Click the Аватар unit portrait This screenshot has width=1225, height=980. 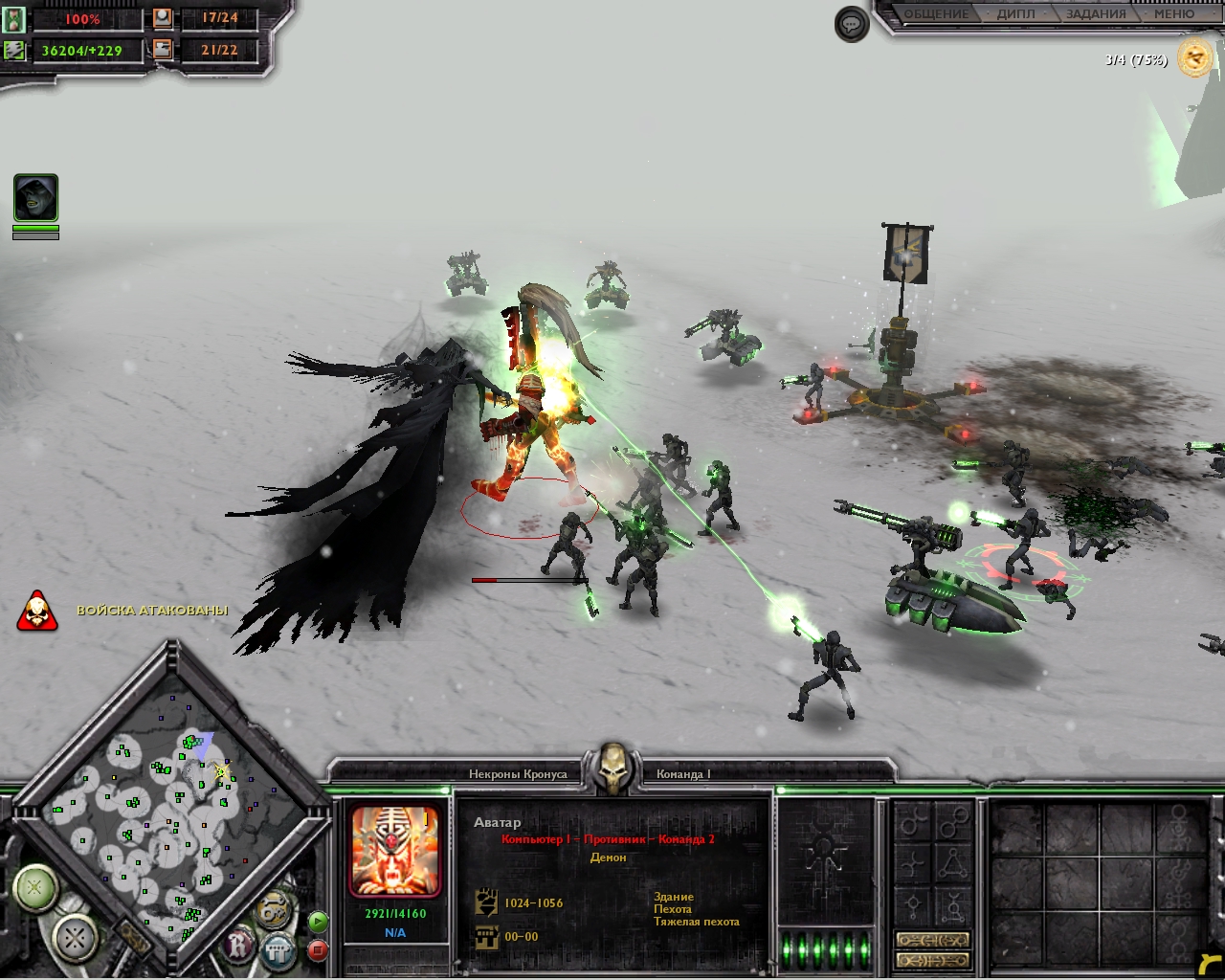[x=395, y=852]
